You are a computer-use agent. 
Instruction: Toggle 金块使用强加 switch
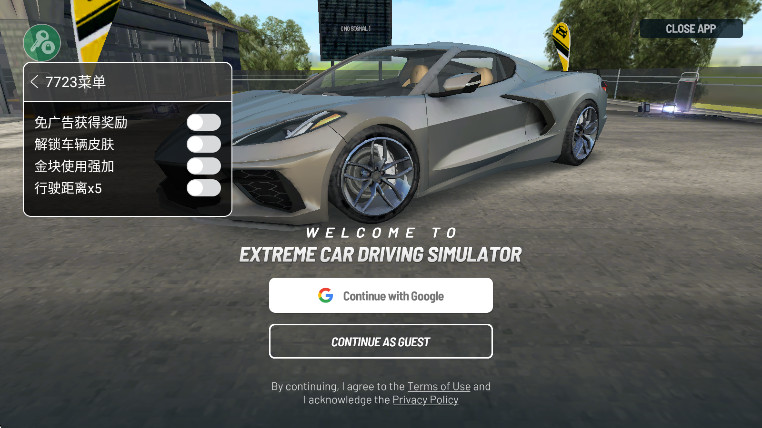click(203, 166)
